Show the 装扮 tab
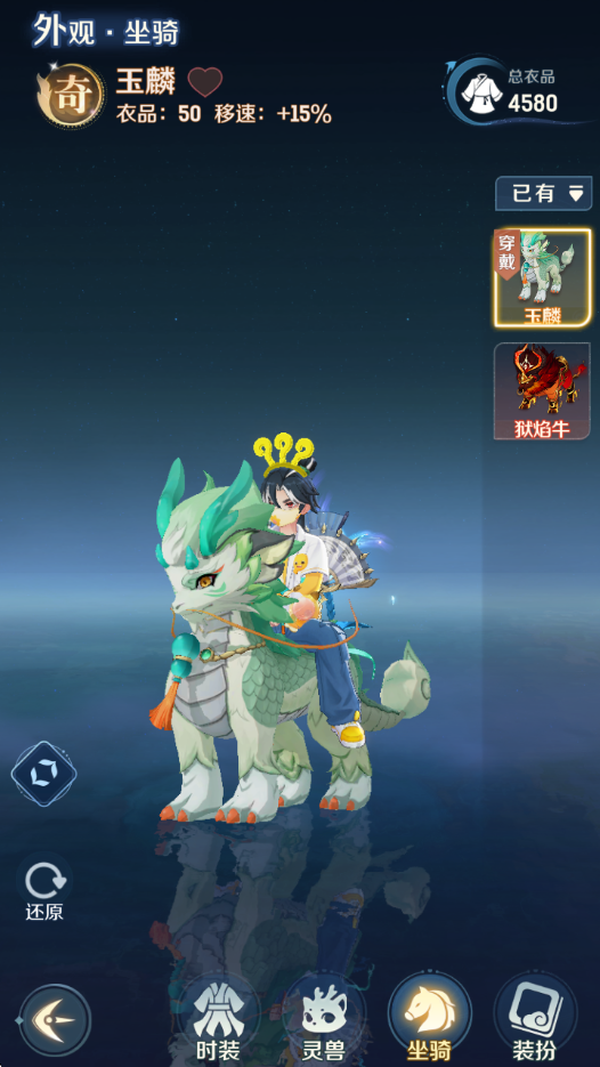This screenshot has width=600, height=1067. [x=535, y=1019]
